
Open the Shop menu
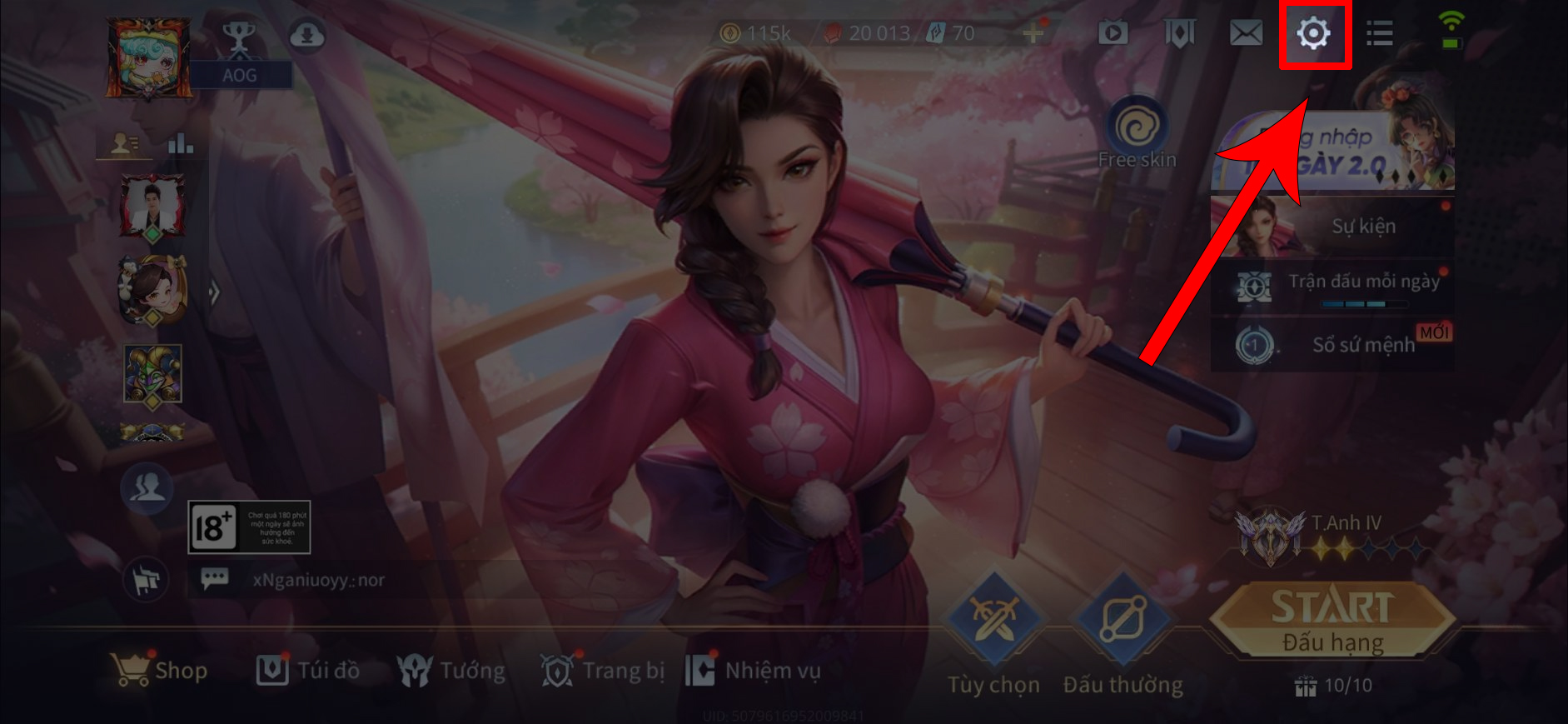point(160,670)
